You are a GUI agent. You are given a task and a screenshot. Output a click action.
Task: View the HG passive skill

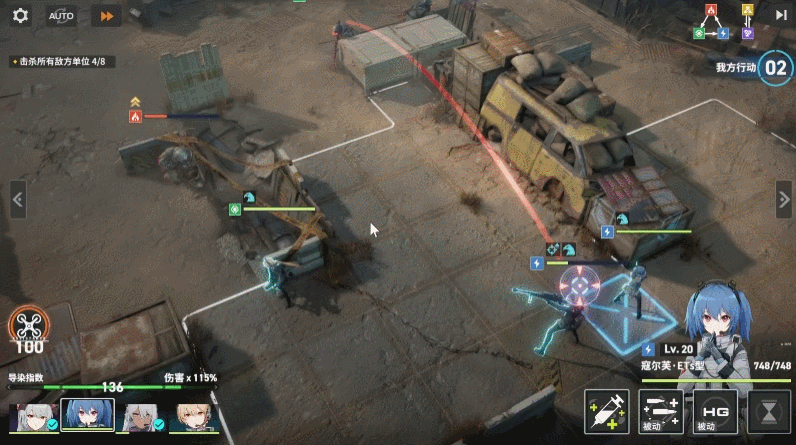tap(714, 411)
